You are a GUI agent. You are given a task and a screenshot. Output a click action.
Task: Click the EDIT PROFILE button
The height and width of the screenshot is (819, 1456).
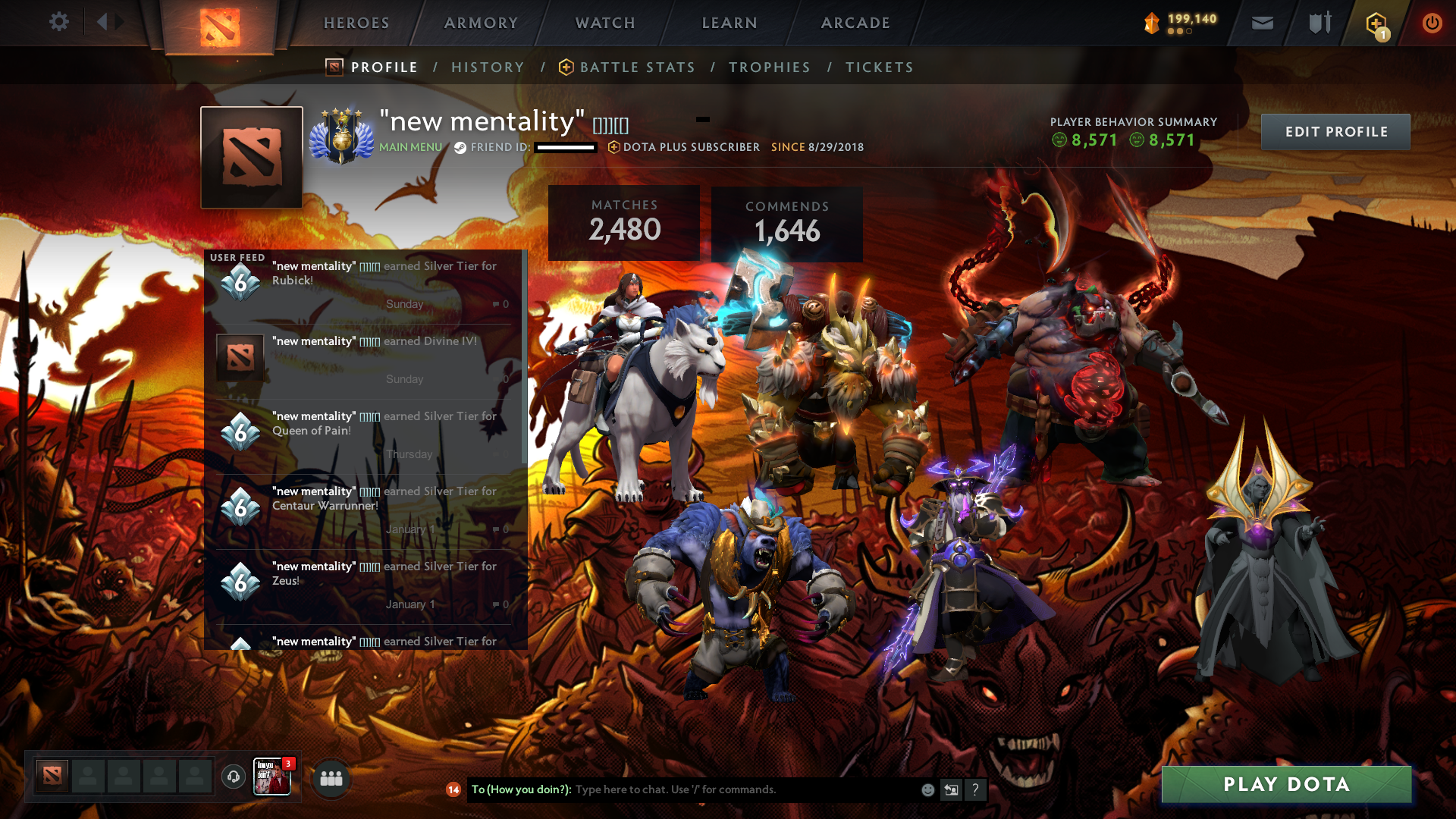point(1335,131)
